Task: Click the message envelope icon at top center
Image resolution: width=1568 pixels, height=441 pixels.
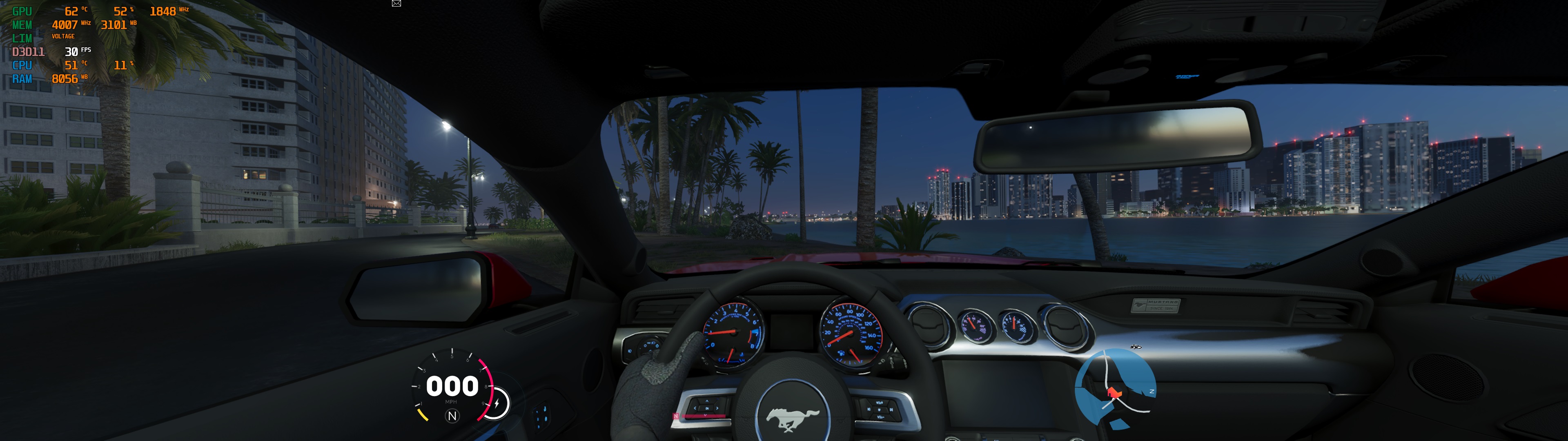Action: [396, 3]
